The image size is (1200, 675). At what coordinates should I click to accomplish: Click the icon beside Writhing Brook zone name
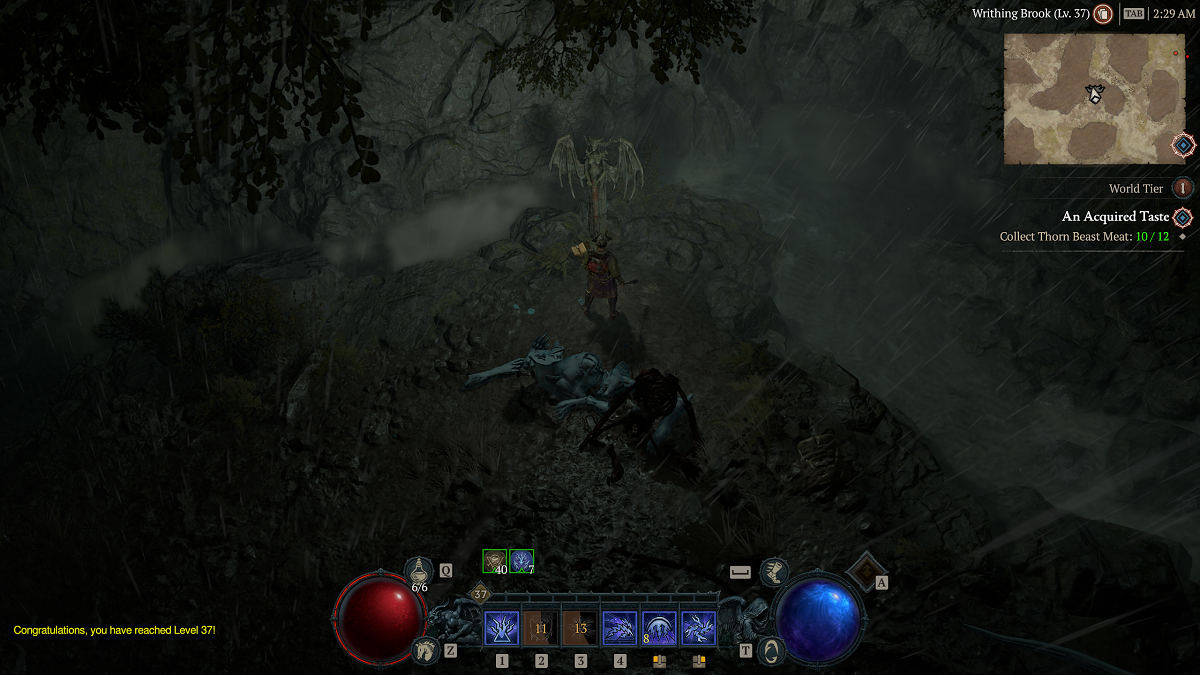click(1103, 14)
